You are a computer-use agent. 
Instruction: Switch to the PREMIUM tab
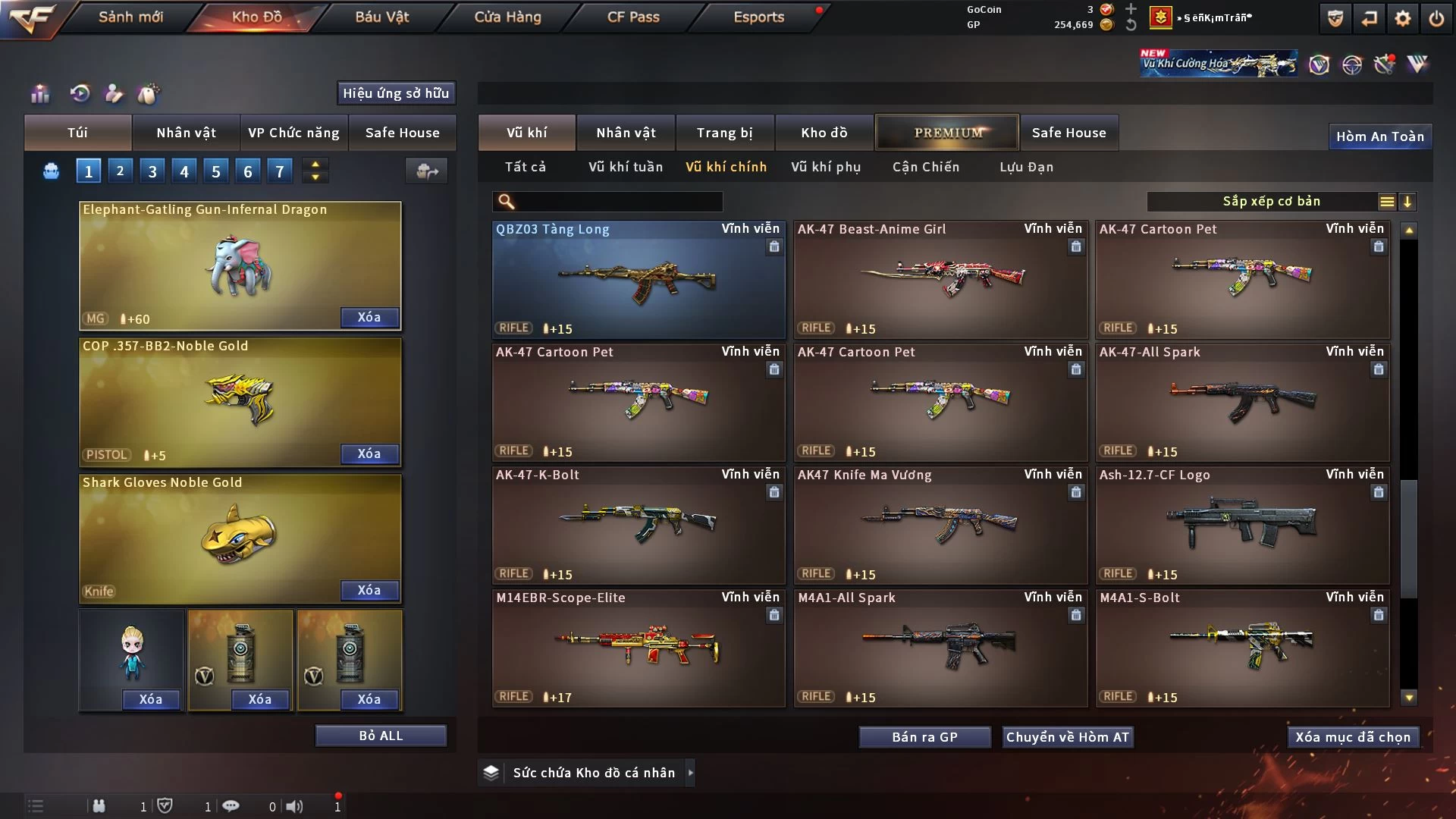pyautogui.click(x=947, y=133)
